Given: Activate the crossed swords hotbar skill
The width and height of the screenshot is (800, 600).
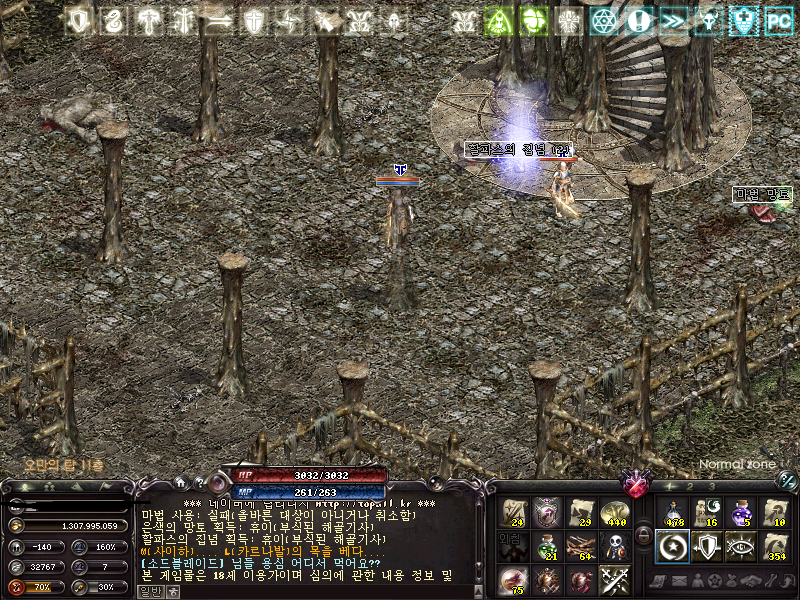Looking at the screenshot, I should (615, 579).
